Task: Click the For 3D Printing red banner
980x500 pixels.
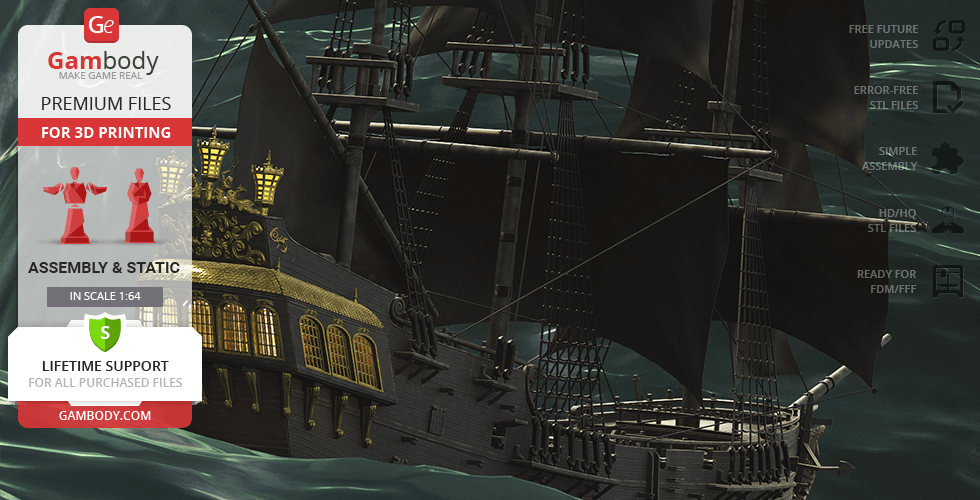Action: [105, 132]
